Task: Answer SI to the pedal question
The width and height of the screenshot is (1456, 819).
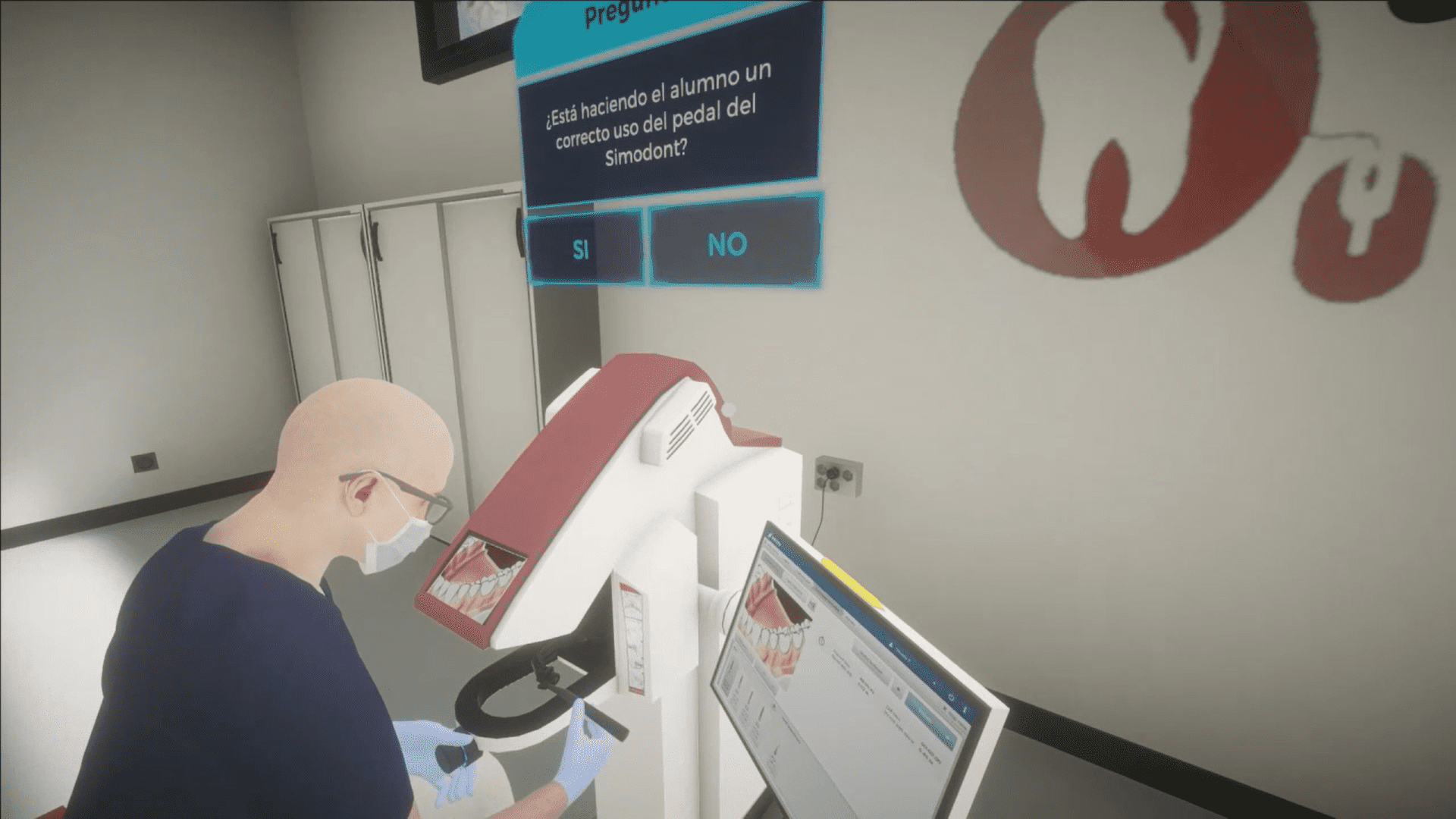Action: (582, 247)
